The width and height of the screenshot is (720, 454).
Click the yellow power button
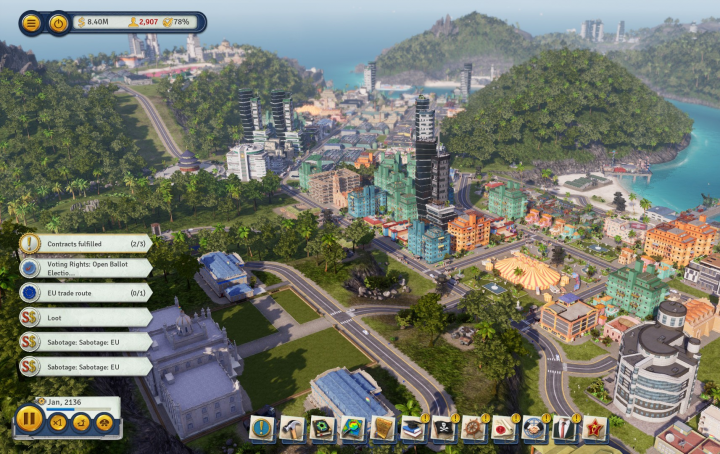(59, 22)
